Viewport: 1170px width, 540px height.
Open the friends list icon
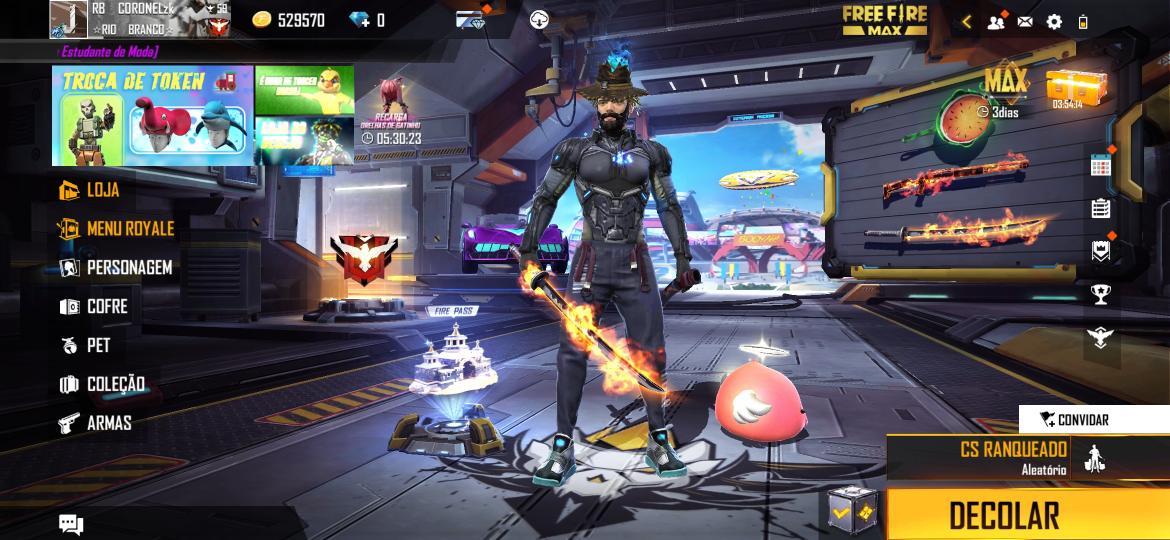click(x=996, y=21)
